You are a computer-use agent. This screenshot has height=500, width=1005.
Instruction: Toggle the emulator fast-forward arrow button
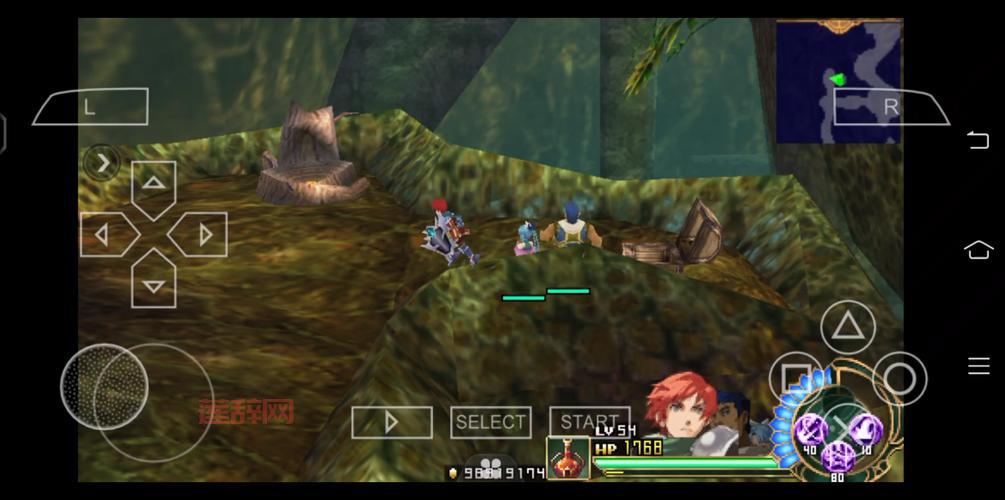391,422
